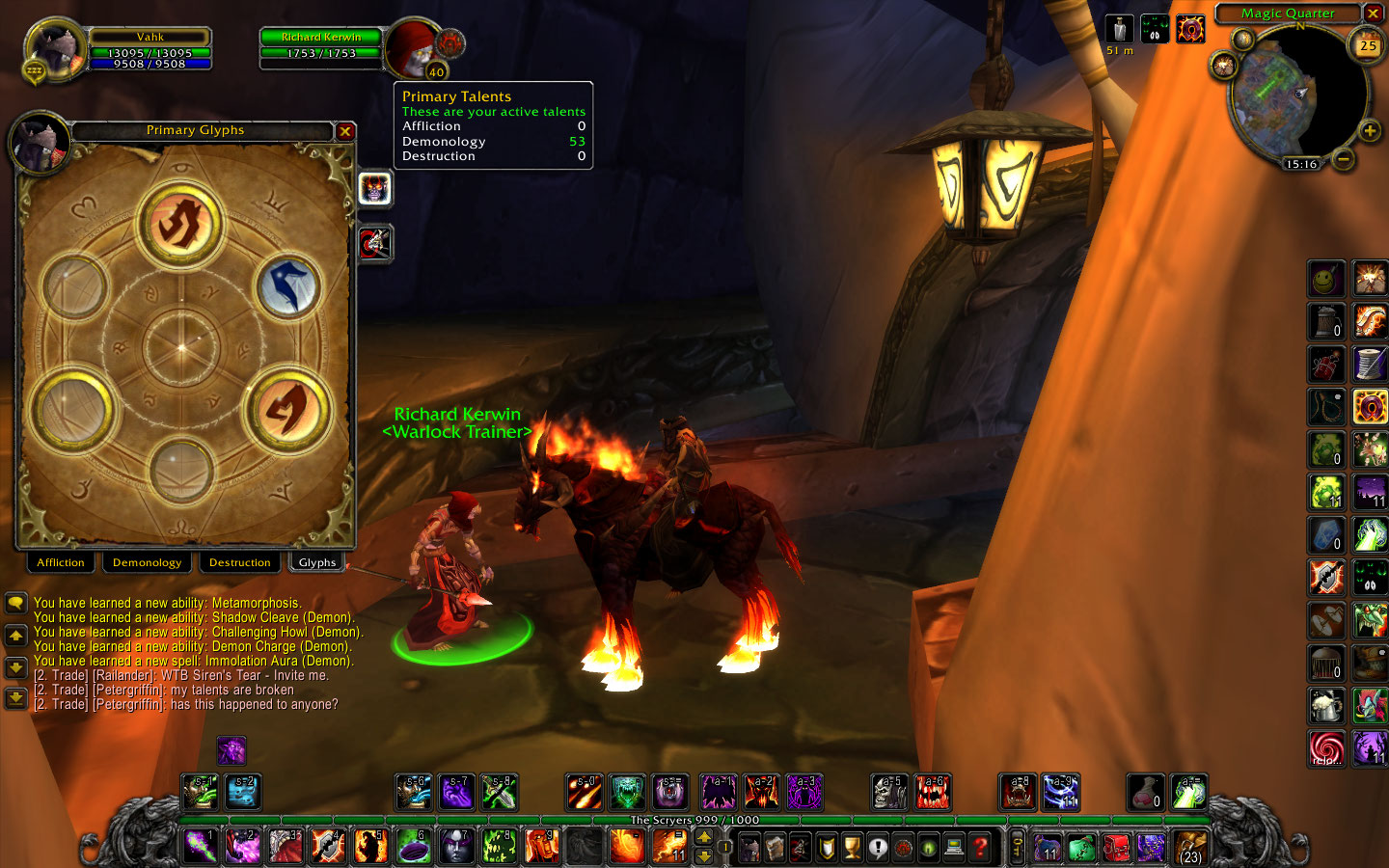The image size is (1389, 868).
Task: Select the Destruction talent tab
Action: [x=239, y=562]
